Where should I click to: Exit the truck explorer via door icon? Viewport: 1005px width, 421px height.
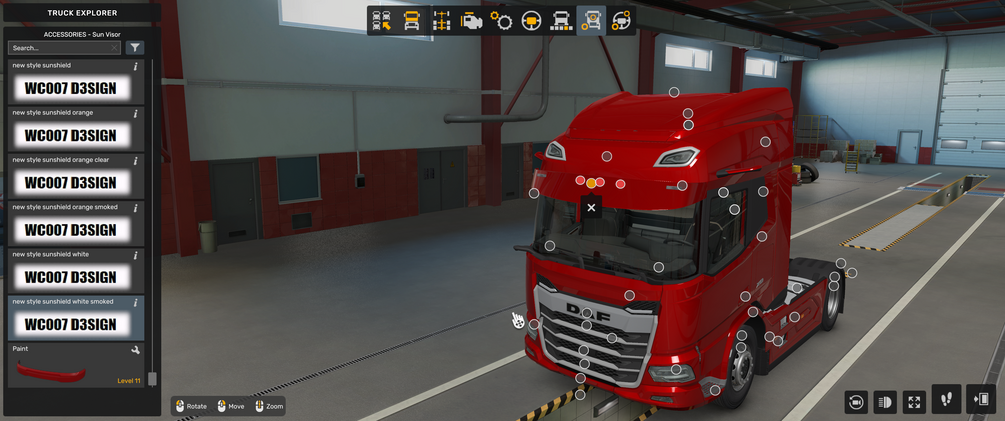[x=982, y=399]
